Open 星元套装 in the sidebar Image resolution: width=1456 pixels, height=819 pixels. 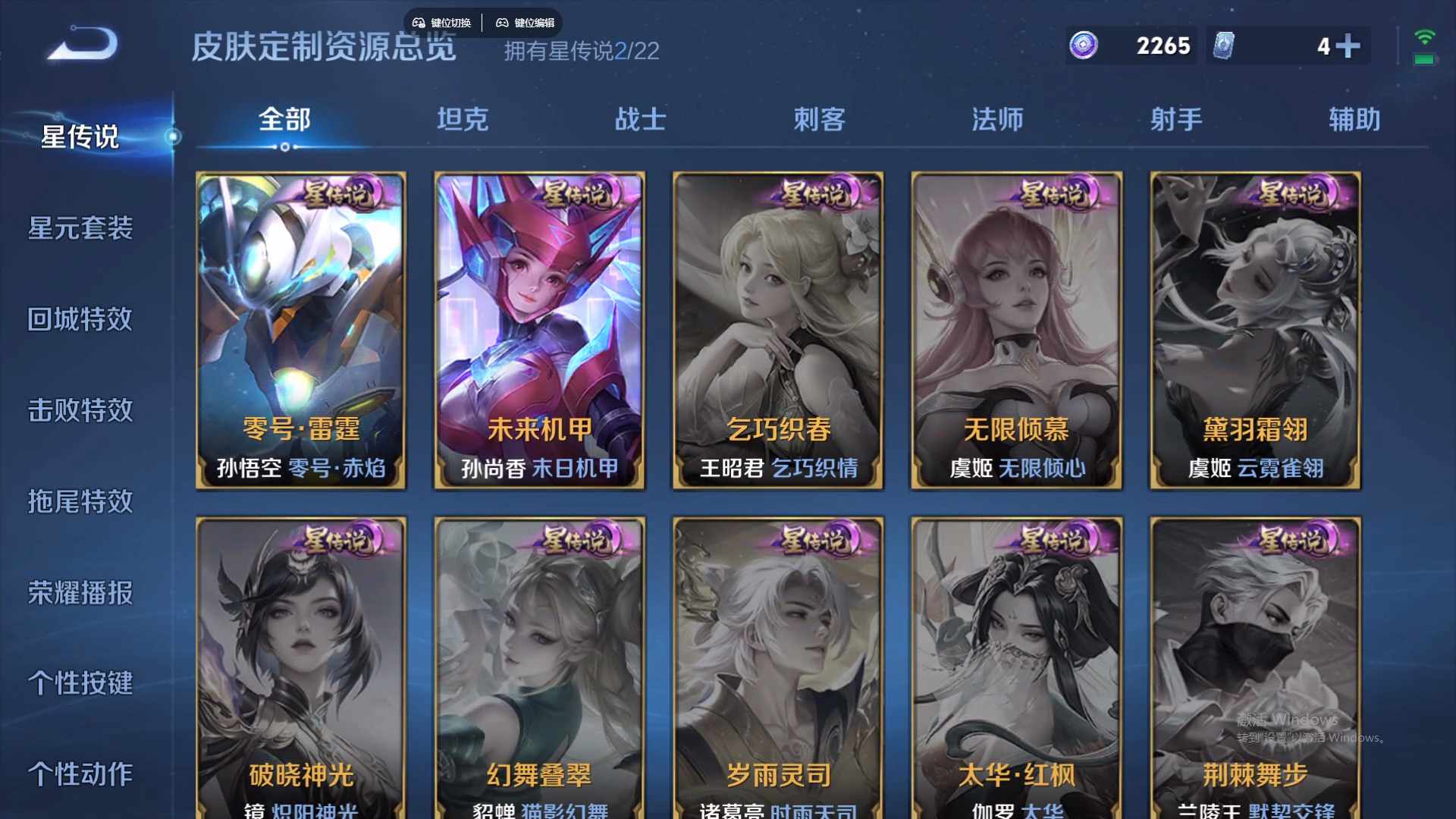pyautogui.click(x=82, y=228)
